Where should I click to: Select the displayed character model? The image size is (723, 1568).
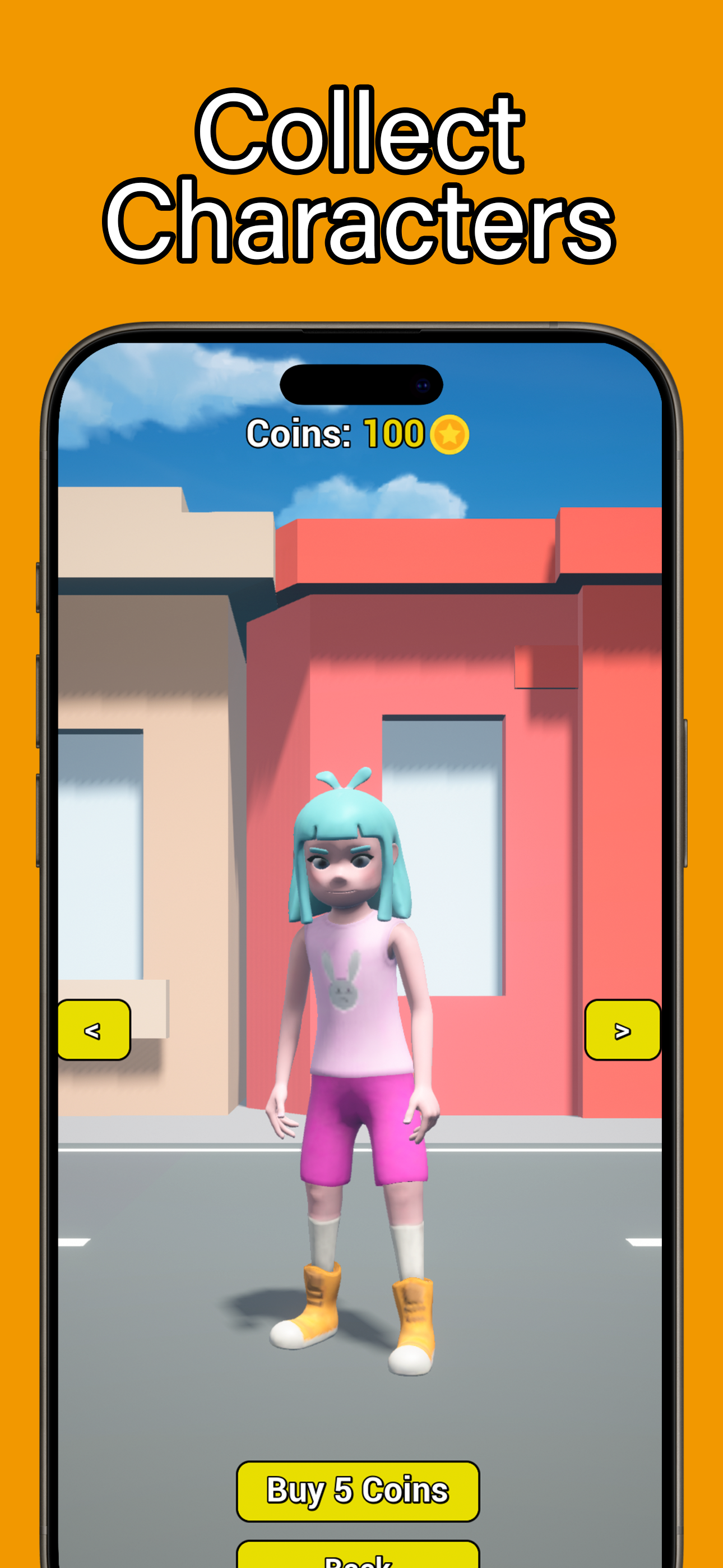tap(356, 1035)
